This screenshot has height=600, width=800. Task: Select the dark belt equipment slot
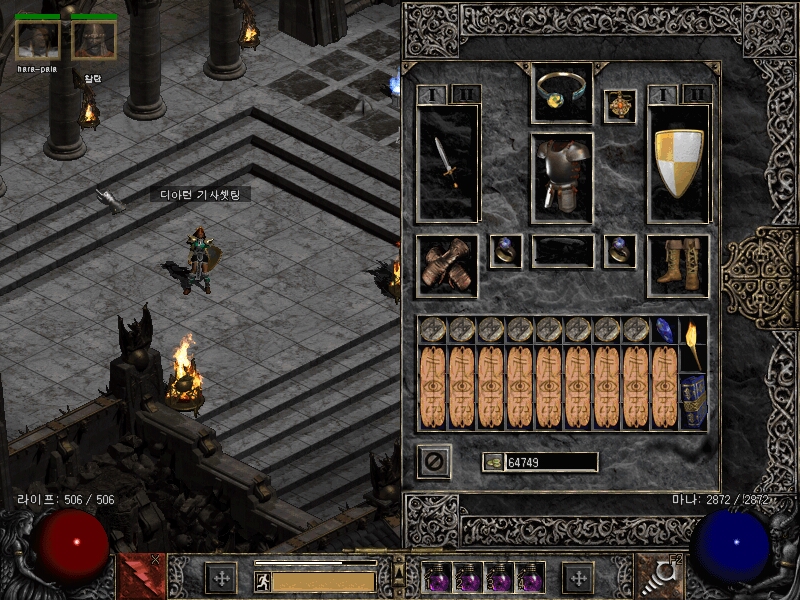click(562, 252)
